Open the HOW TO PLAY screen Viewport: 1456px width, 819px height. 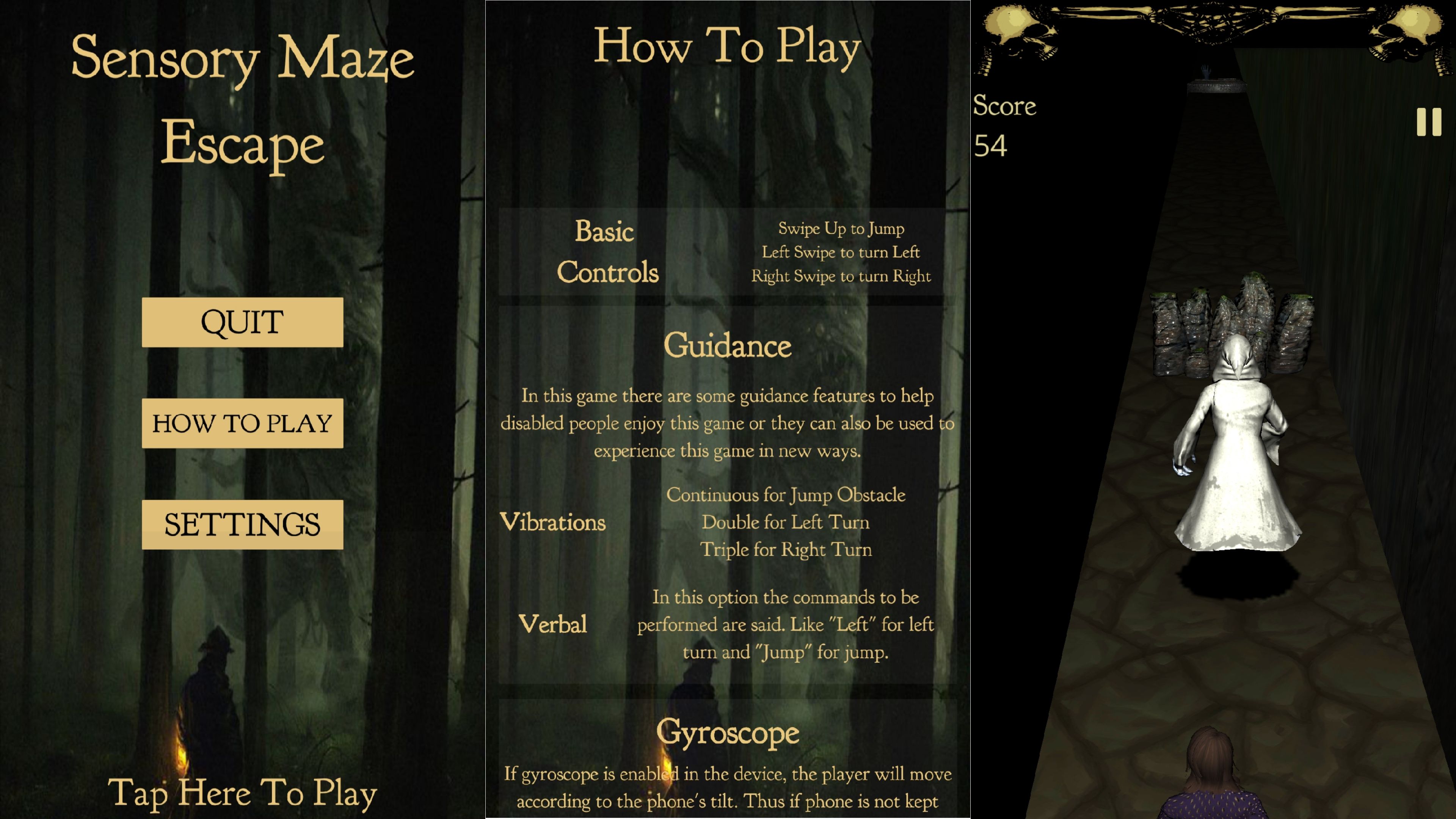pyautogui.click(x=242, y=424)
